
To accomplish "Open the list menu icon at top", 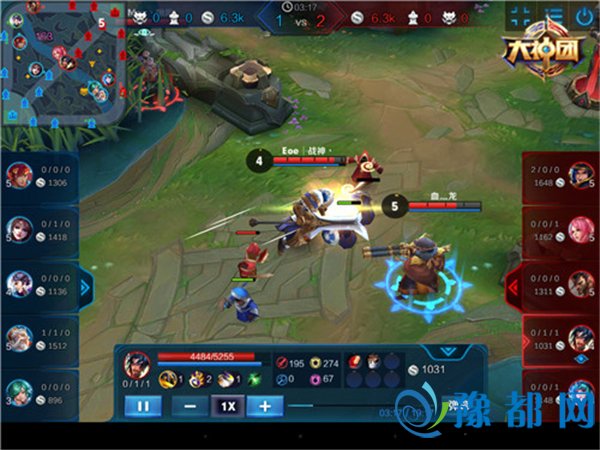I will click(553, 16).
